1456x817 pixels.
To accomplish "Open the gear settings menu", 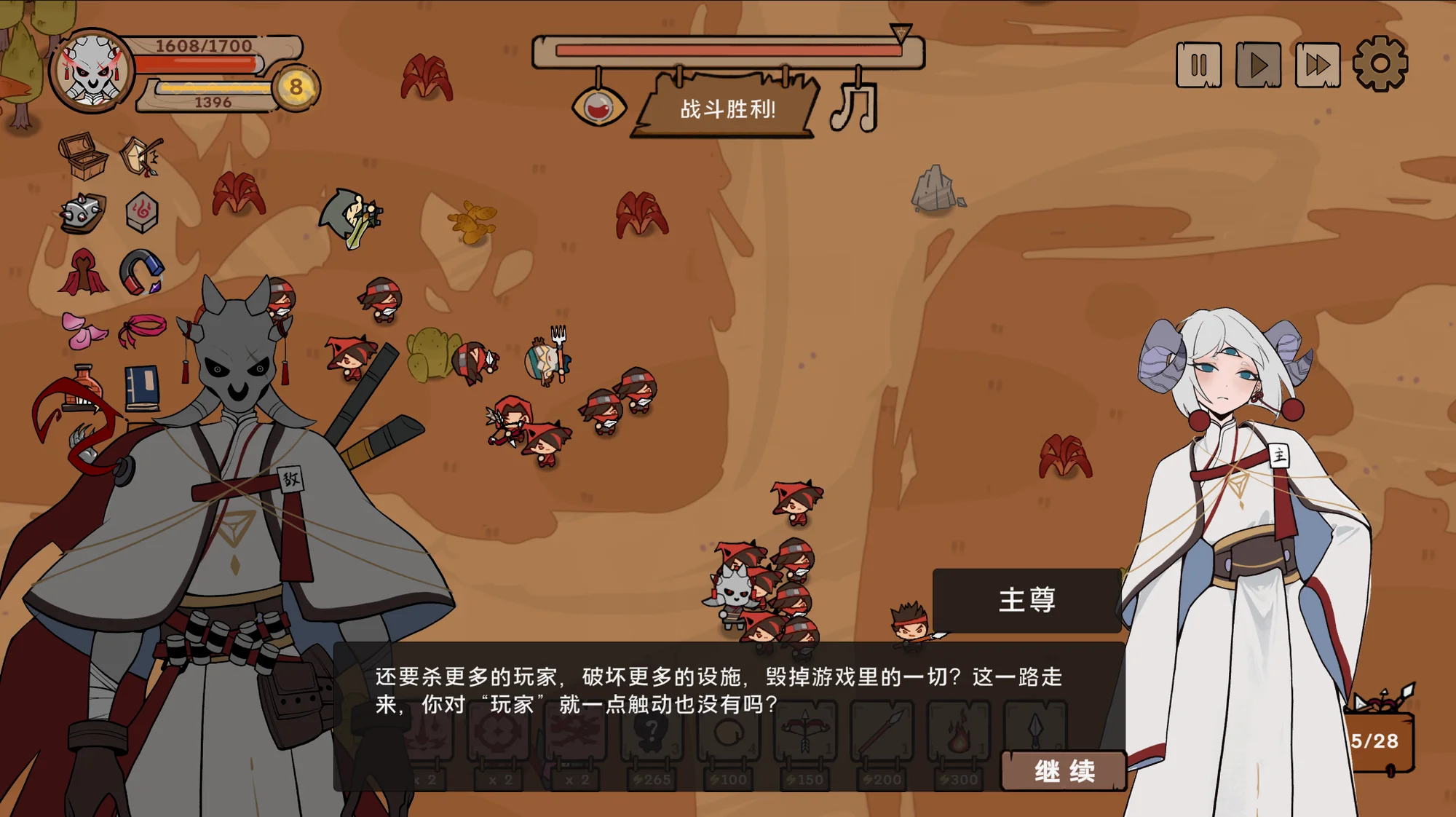I will click(1380, 64).
